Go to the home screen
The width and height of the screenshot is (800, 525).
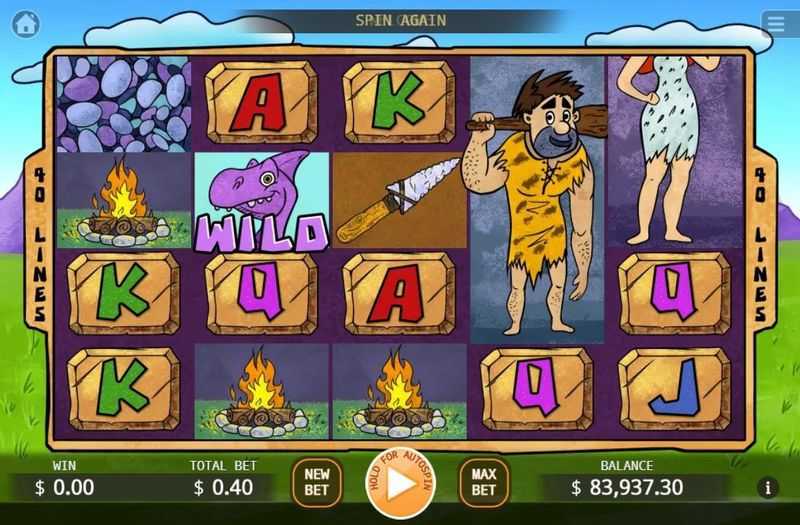[26, 23]
